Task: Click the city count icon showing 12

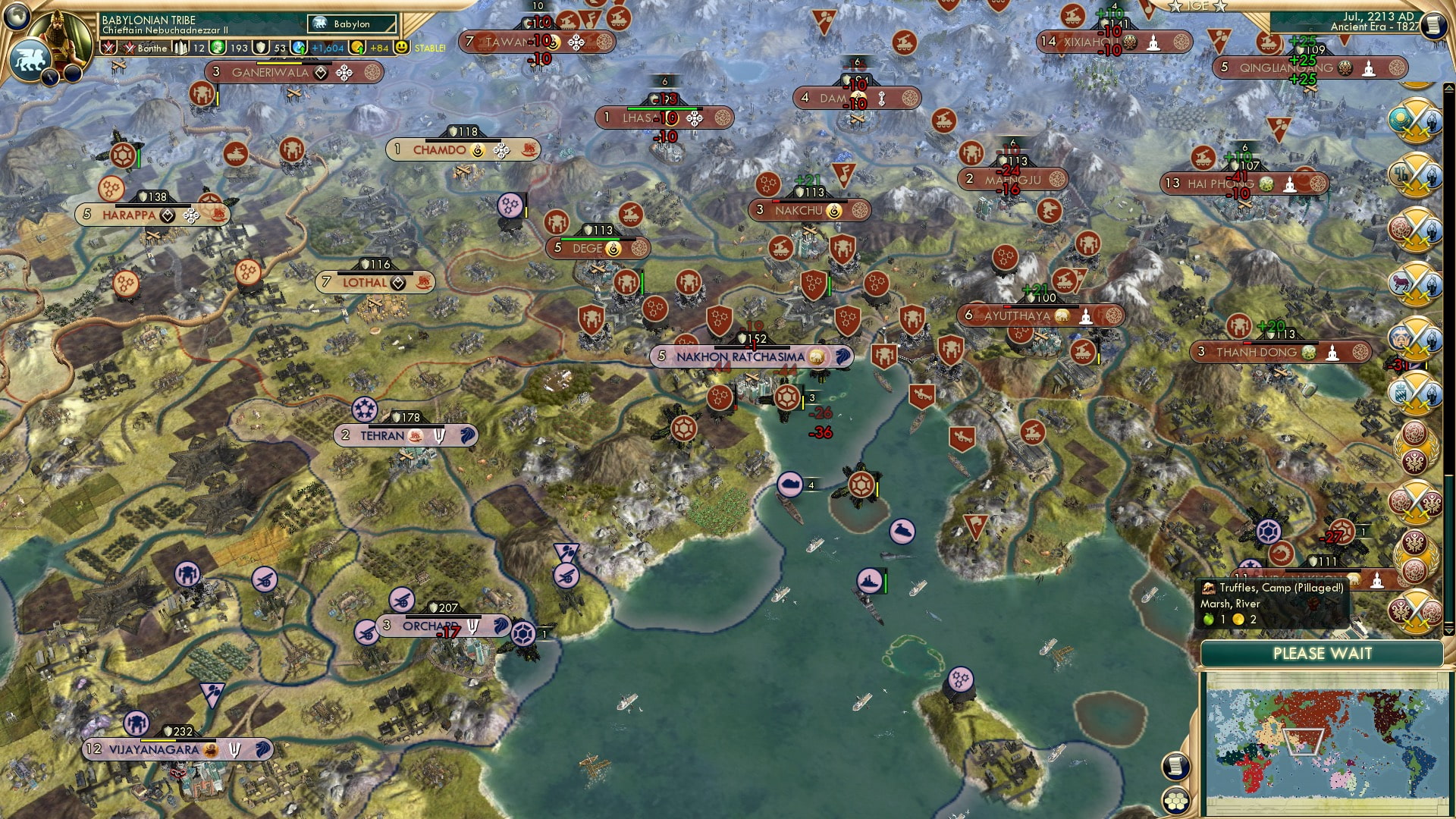Action: (x=181, y=48)
